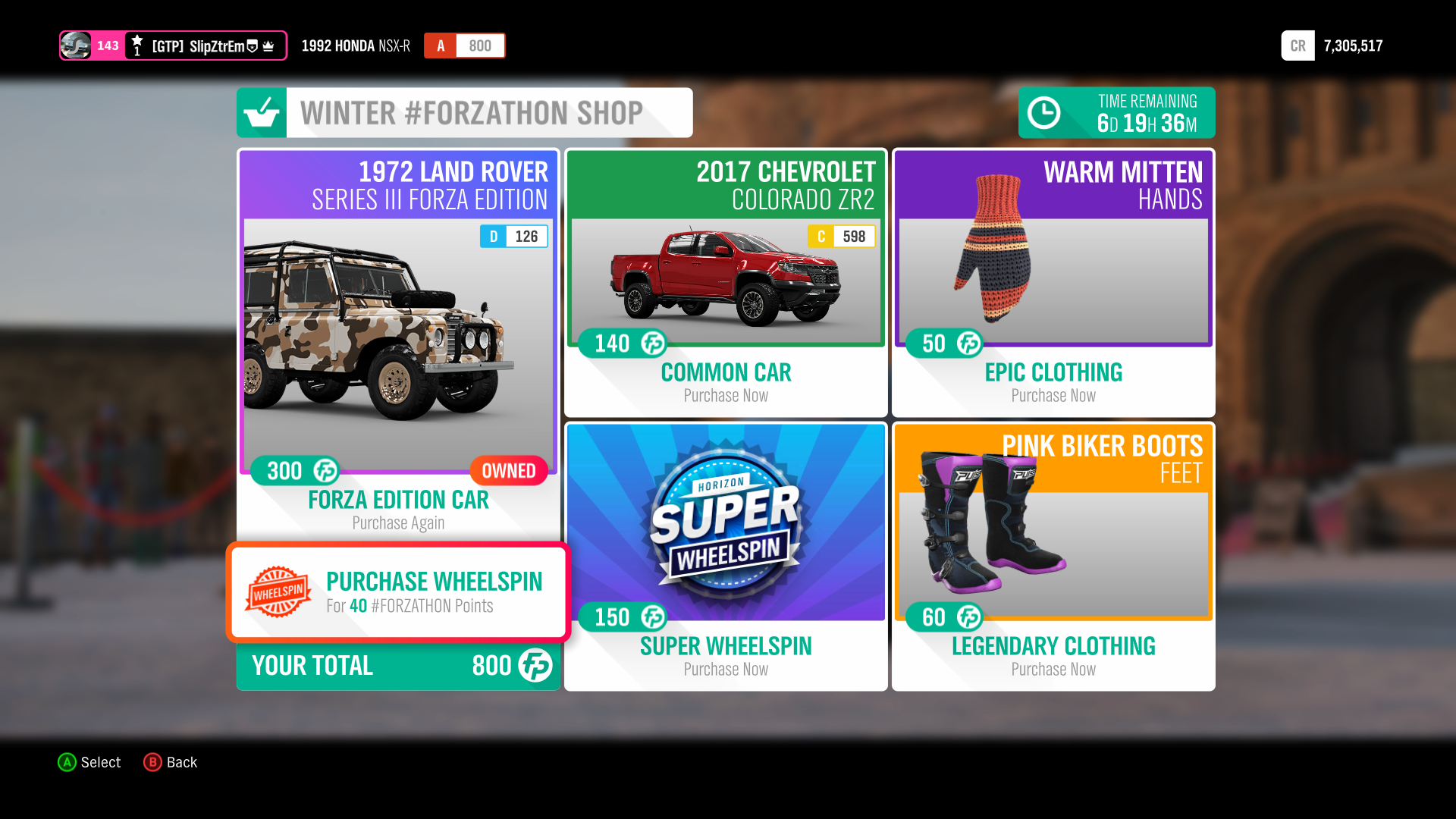The image size is (1456, 819).
Task: Click the clock icon next to Time Remaining
Action: point(1044,111)
